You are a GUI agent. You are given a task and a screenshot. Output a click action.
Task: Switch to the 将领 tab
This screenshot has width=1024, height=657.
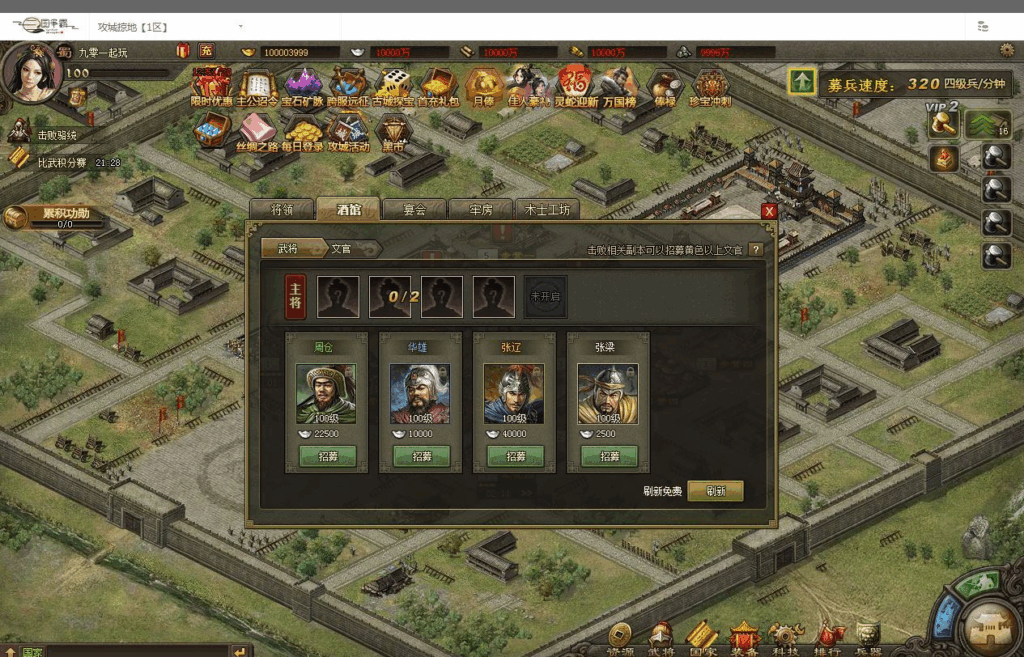pyautogui.click(x=281, y=210)
